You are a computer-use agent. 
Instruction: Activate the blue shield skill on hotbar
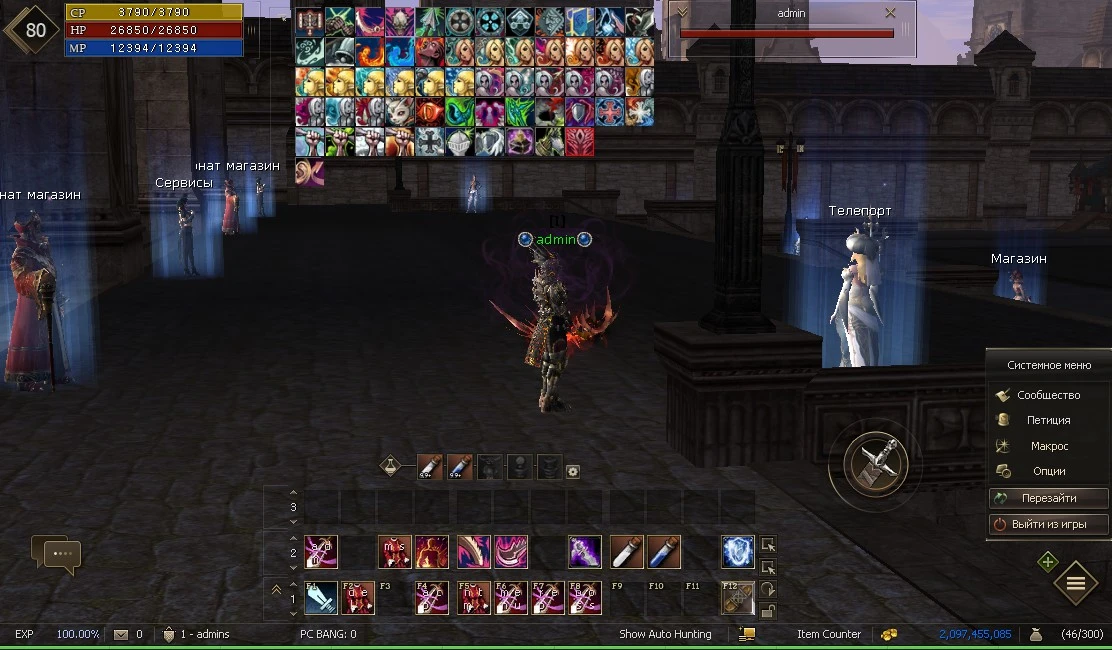[x=738, y=552]
